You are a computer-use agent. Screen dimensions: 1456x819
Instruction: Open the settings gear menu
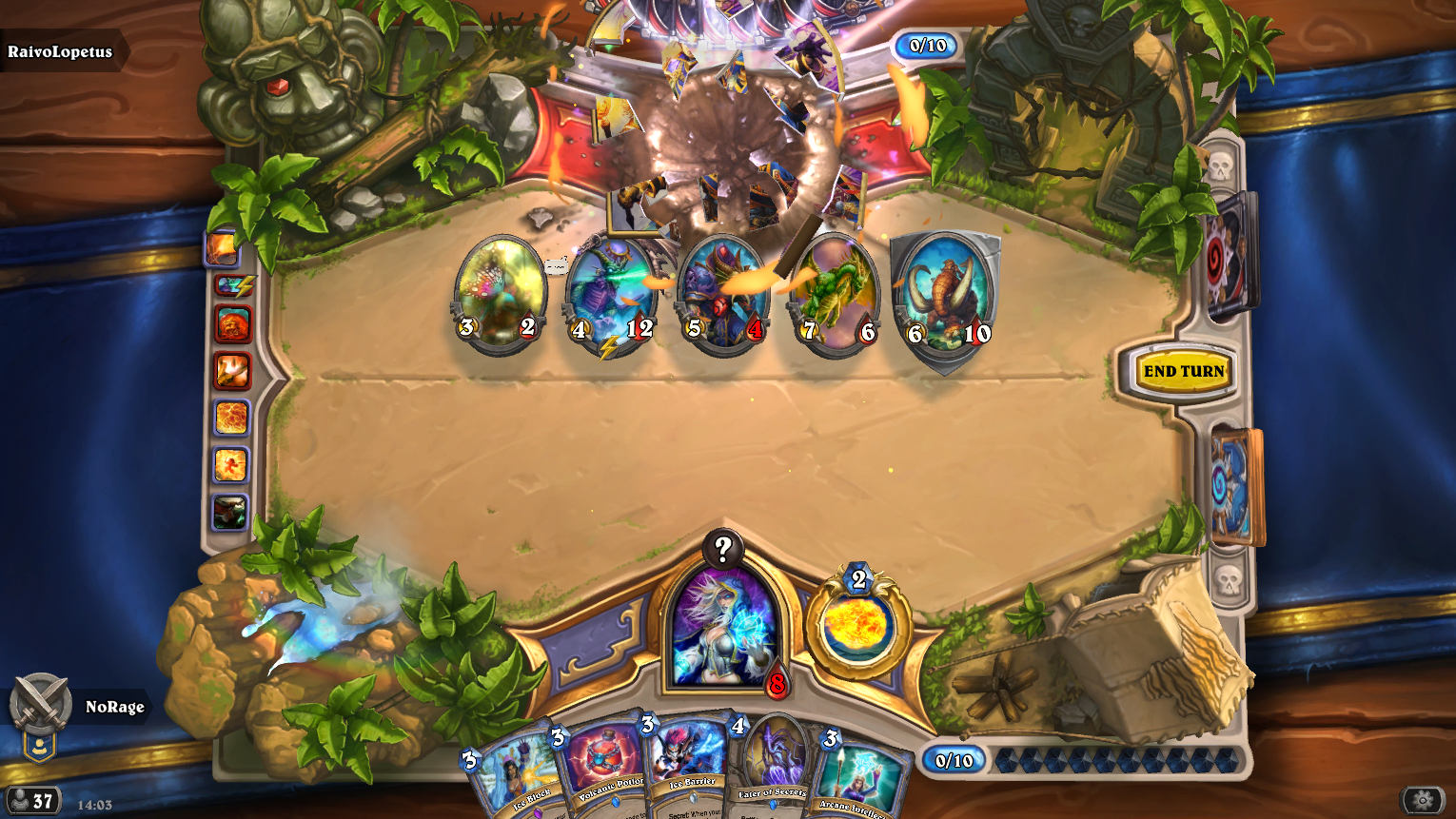pyautogui.click(x=1423, y=800)
